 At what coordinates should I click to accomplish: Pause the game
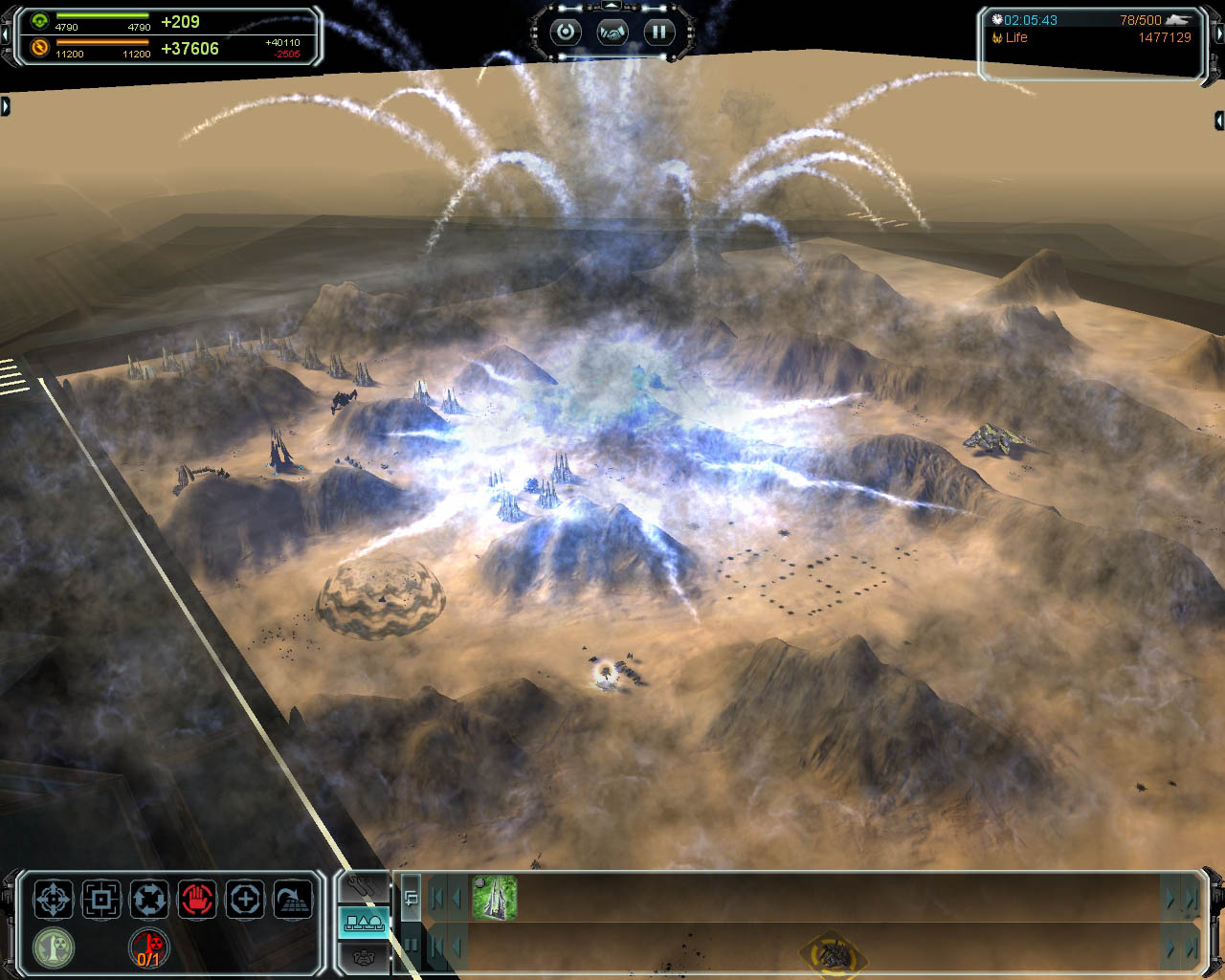click(659, 32)
